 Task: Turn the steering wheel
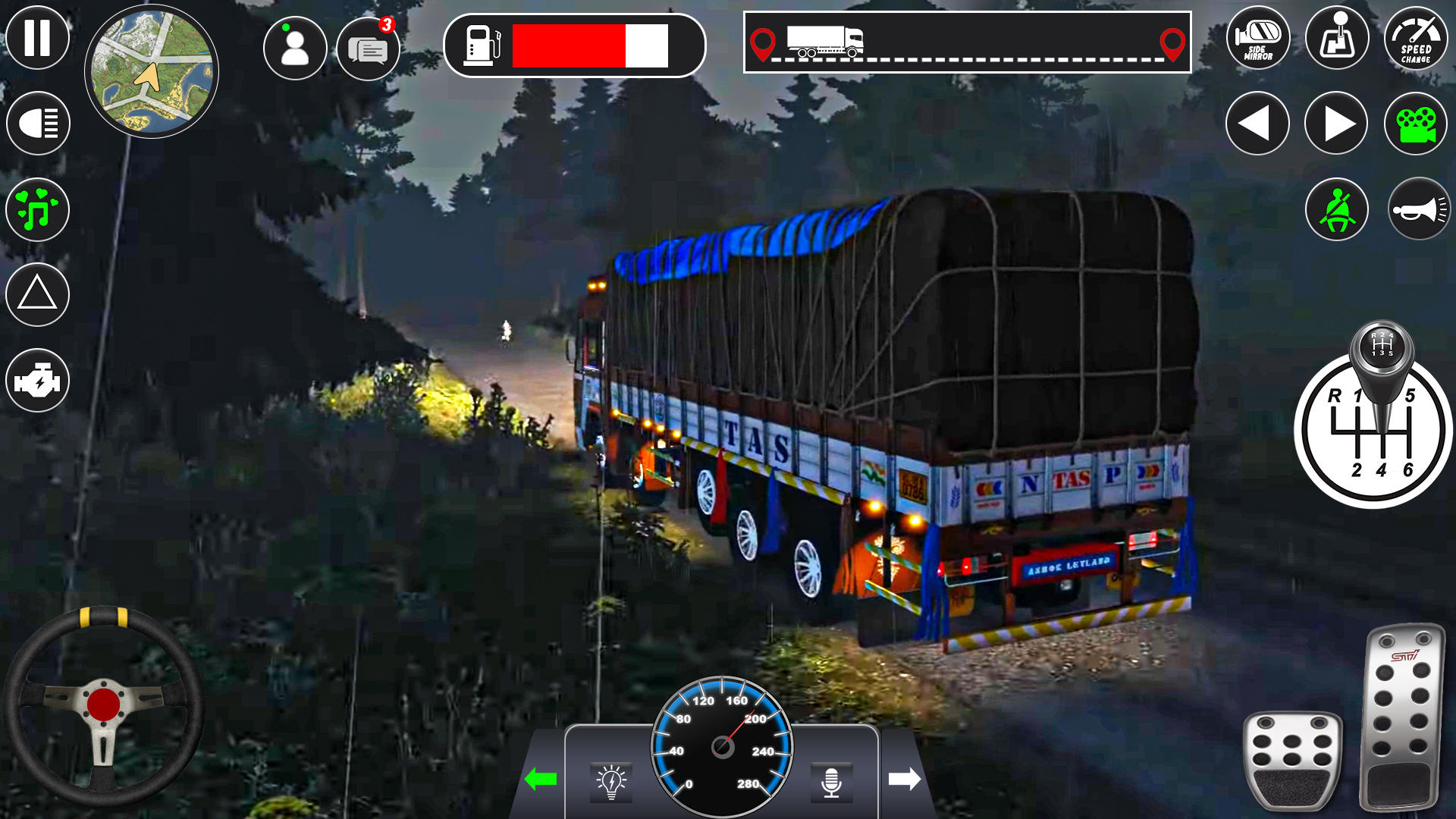[106, 701]
